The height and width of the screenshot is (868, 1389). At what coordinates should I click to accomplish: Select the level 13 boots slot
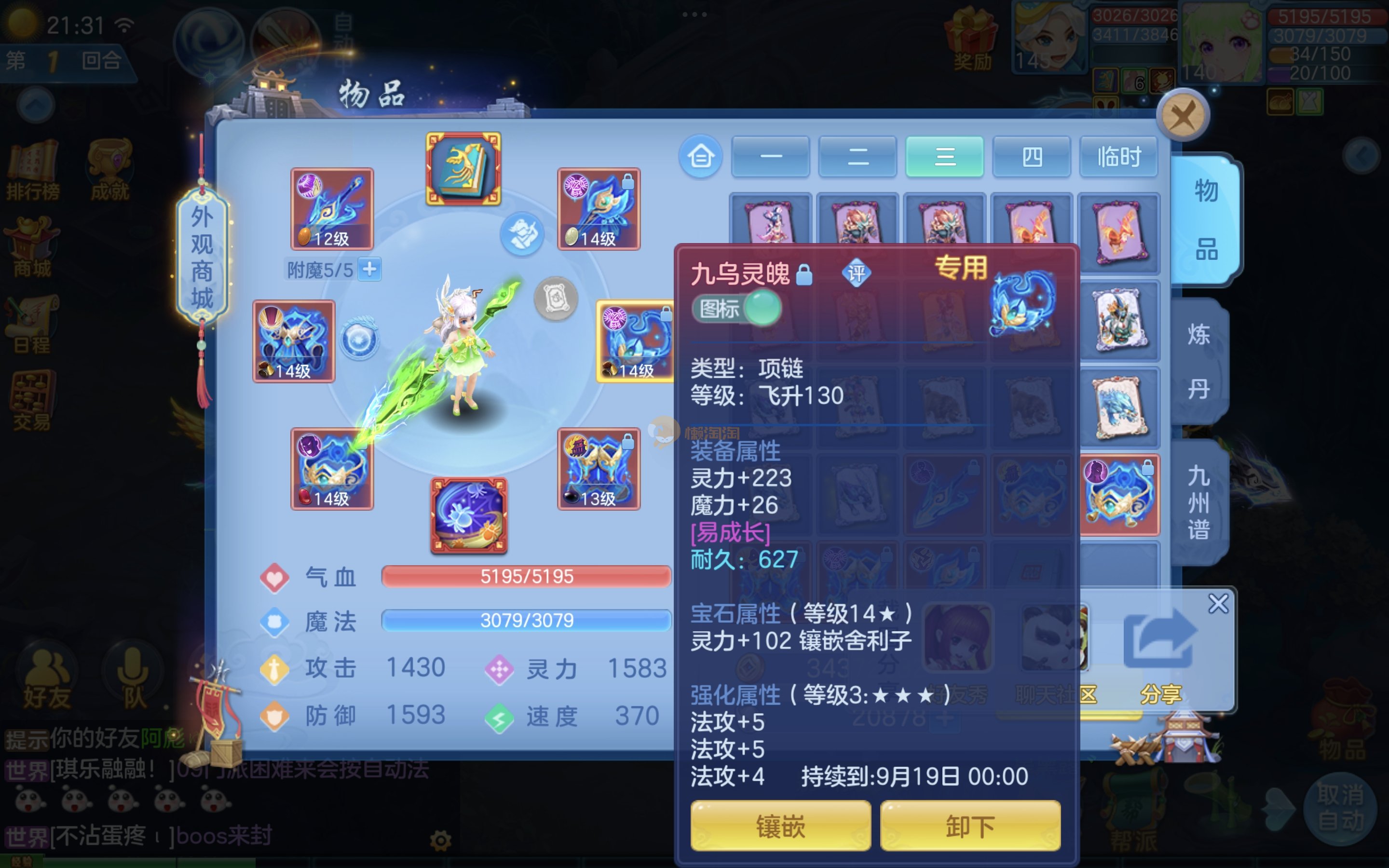(x=598, y=468)
